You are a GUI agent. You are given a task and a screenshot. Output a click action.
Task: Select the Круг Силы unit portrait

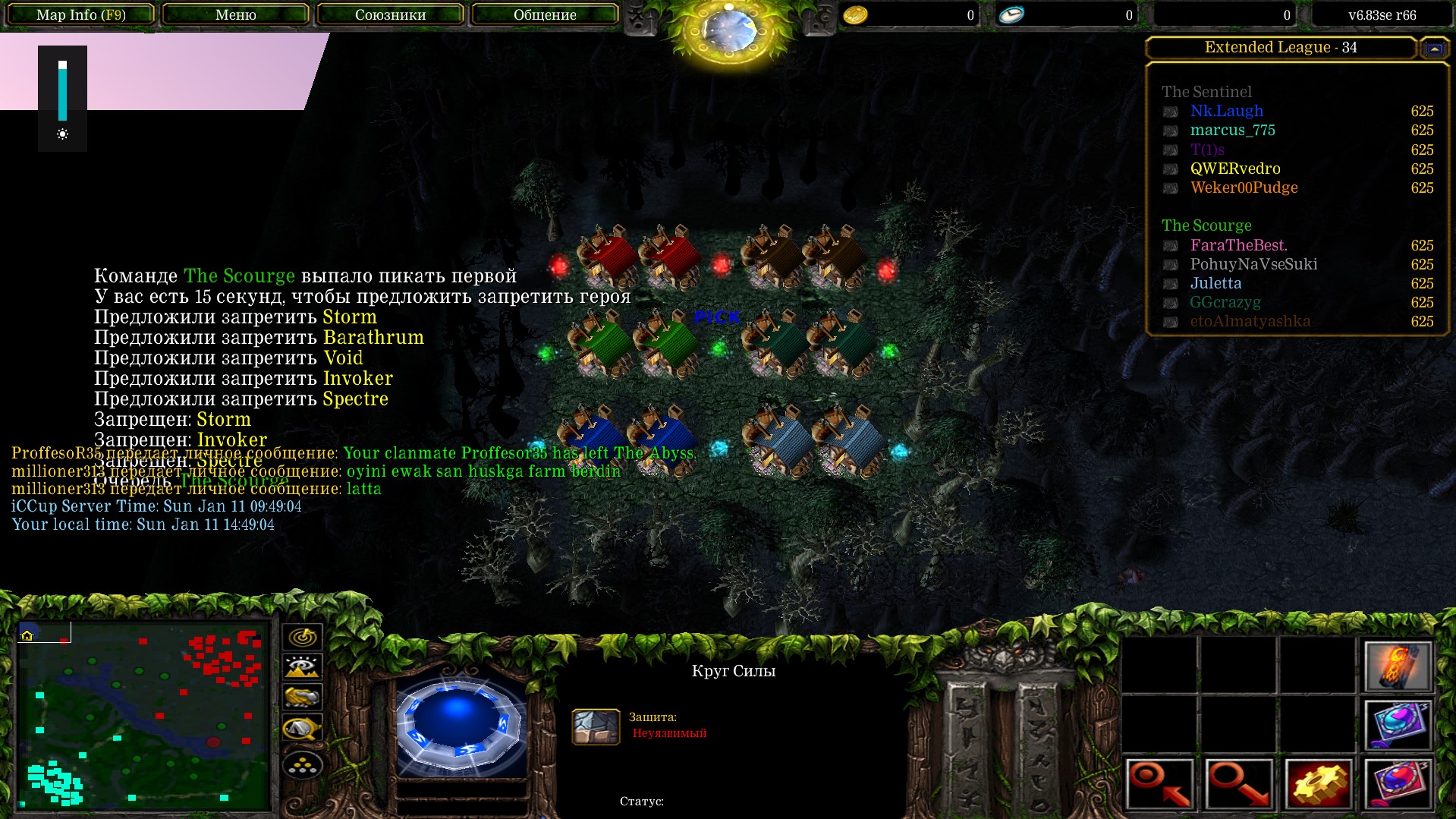[x=459, y=724]
